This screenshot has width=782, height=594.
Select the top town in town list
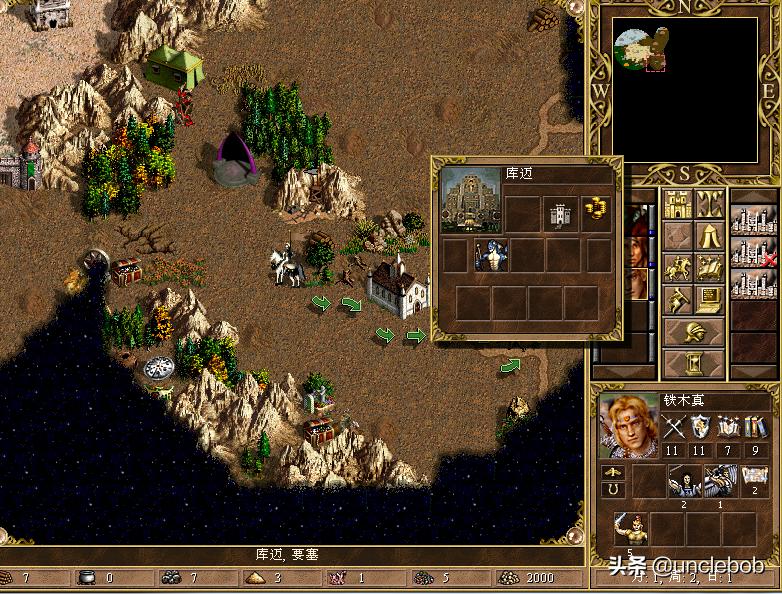tap(753, 217)
